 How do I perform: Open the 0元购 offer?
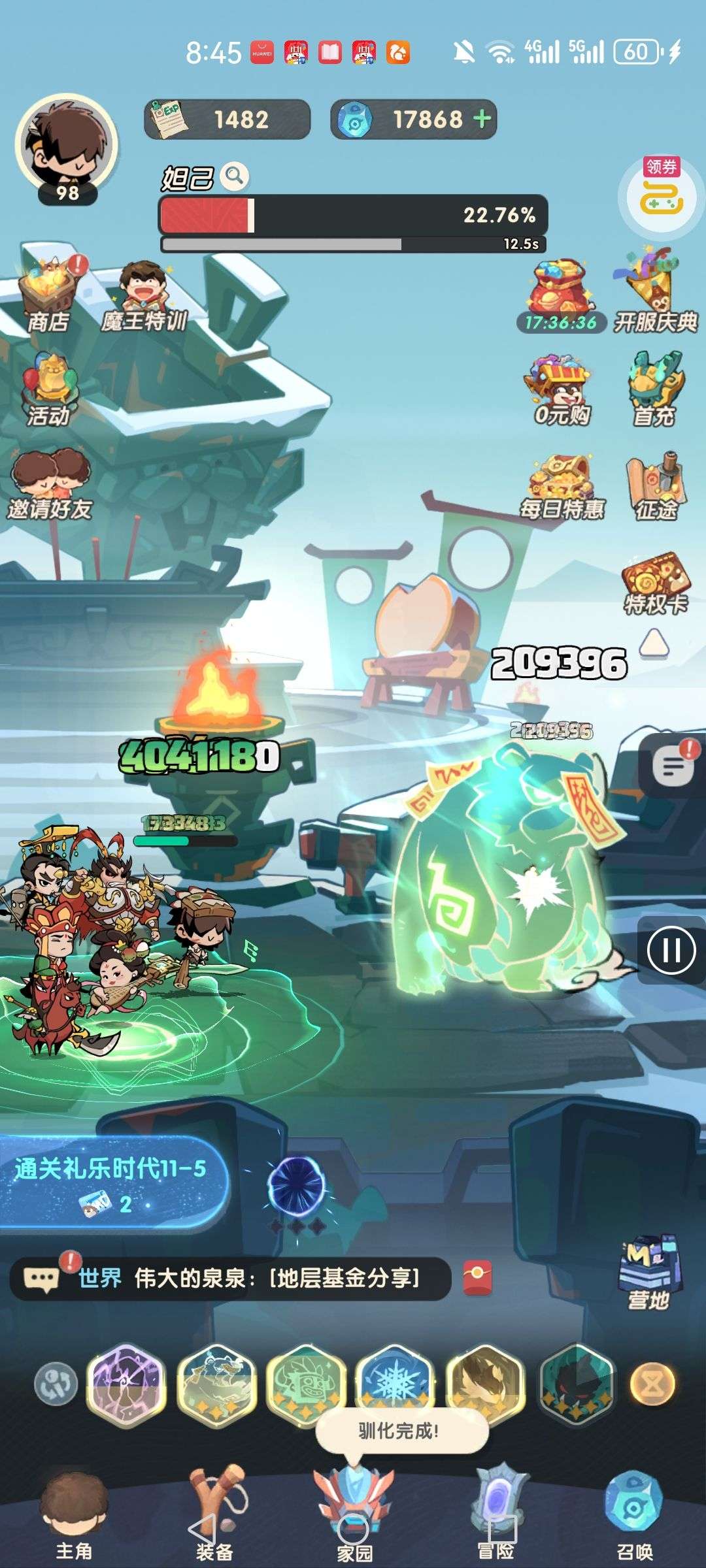click(561, 390)
